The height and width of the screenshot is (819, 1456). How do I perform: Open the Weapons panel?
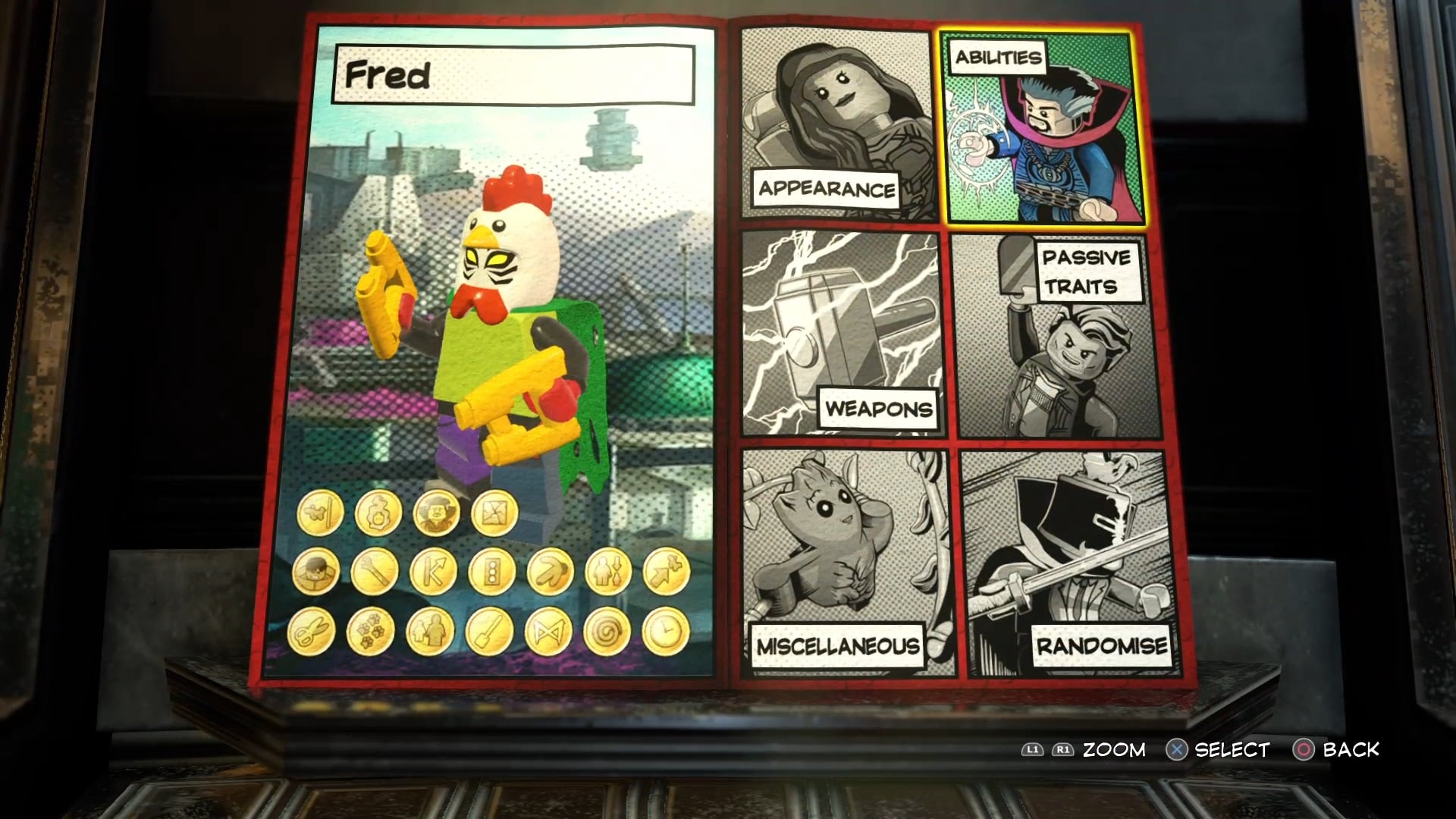pyautogui.click(x=841, y=334)
